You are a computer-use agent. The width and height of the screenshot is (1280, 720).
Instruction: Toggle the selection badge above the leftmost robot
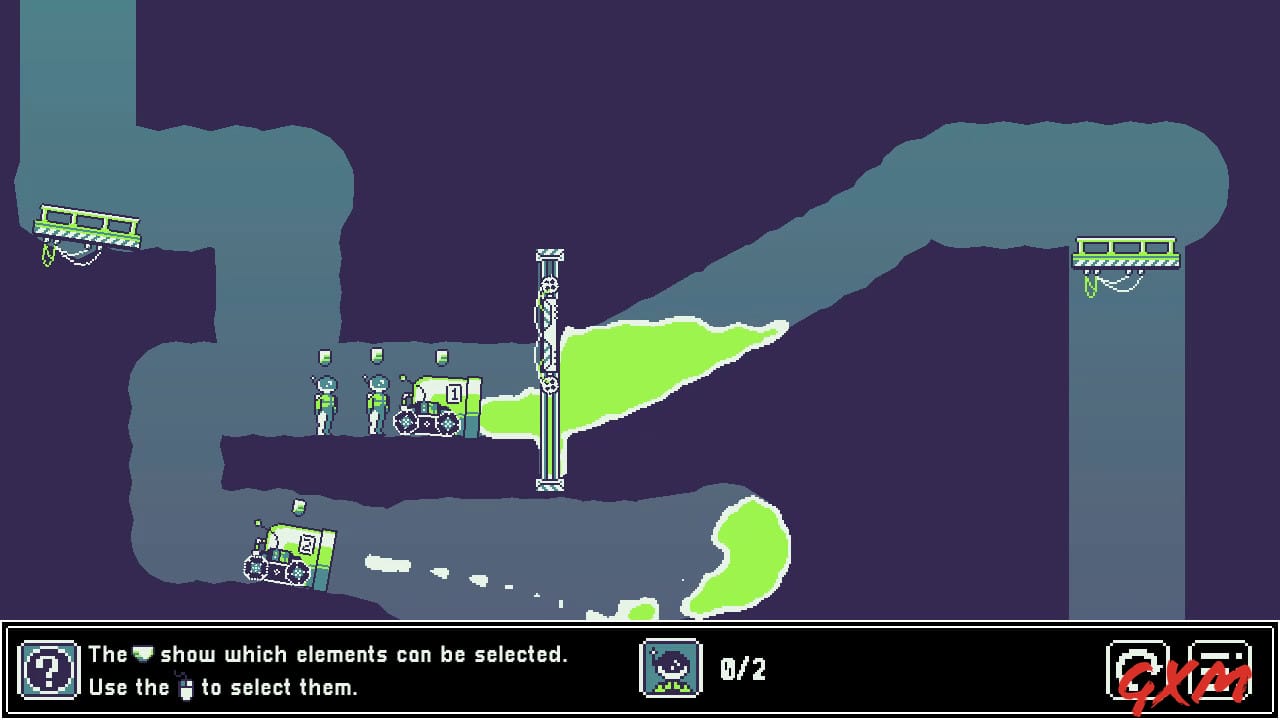pyautogui.click(x=325, y=358)
